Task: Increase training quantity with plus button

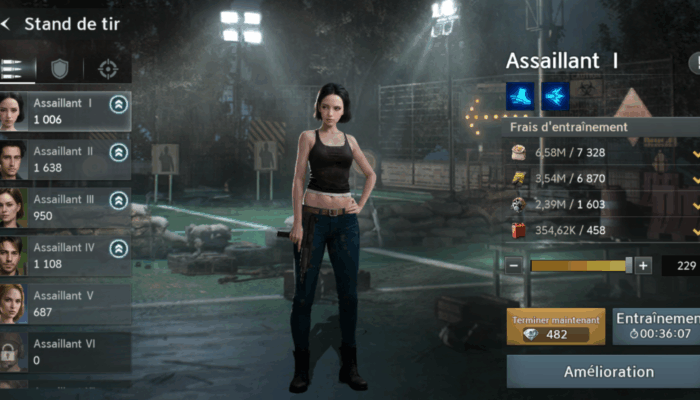Action: [643, 266]
